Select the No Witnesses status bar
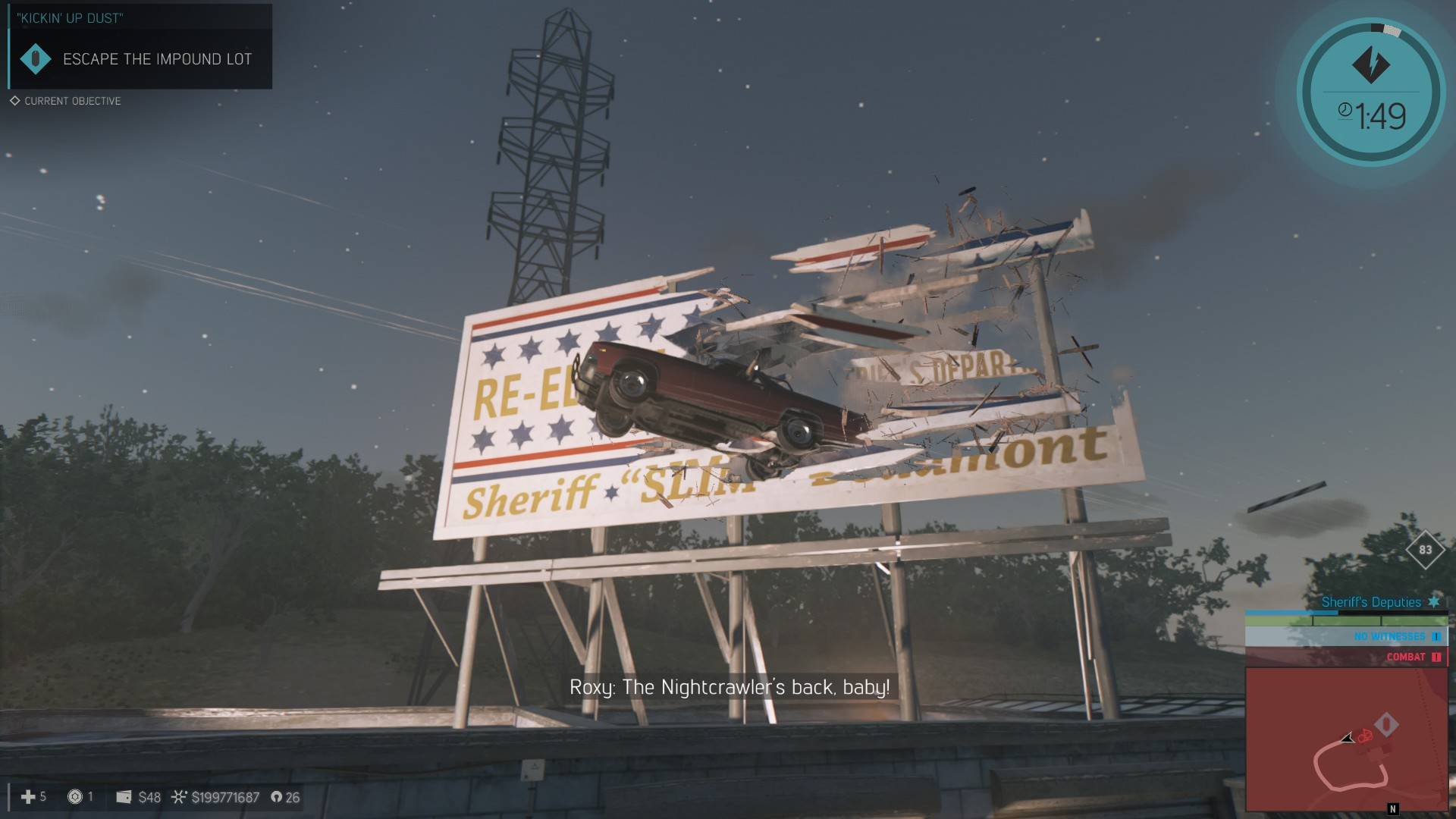Viewport: 1456px width, 819px height. (x=1346, y=636)
